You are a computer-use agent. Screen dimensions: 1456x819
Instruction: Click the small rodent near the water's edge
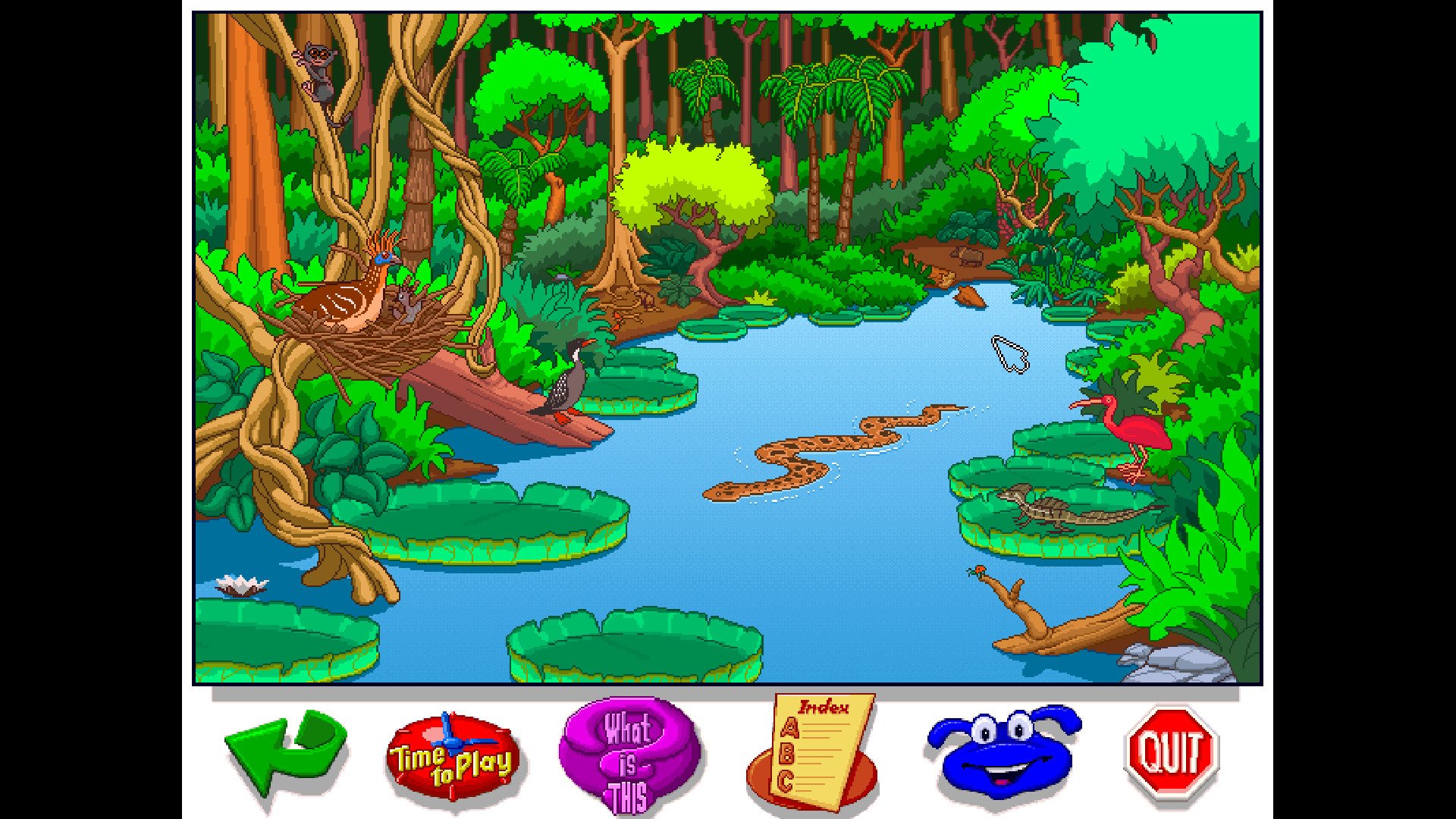point(969,256)
